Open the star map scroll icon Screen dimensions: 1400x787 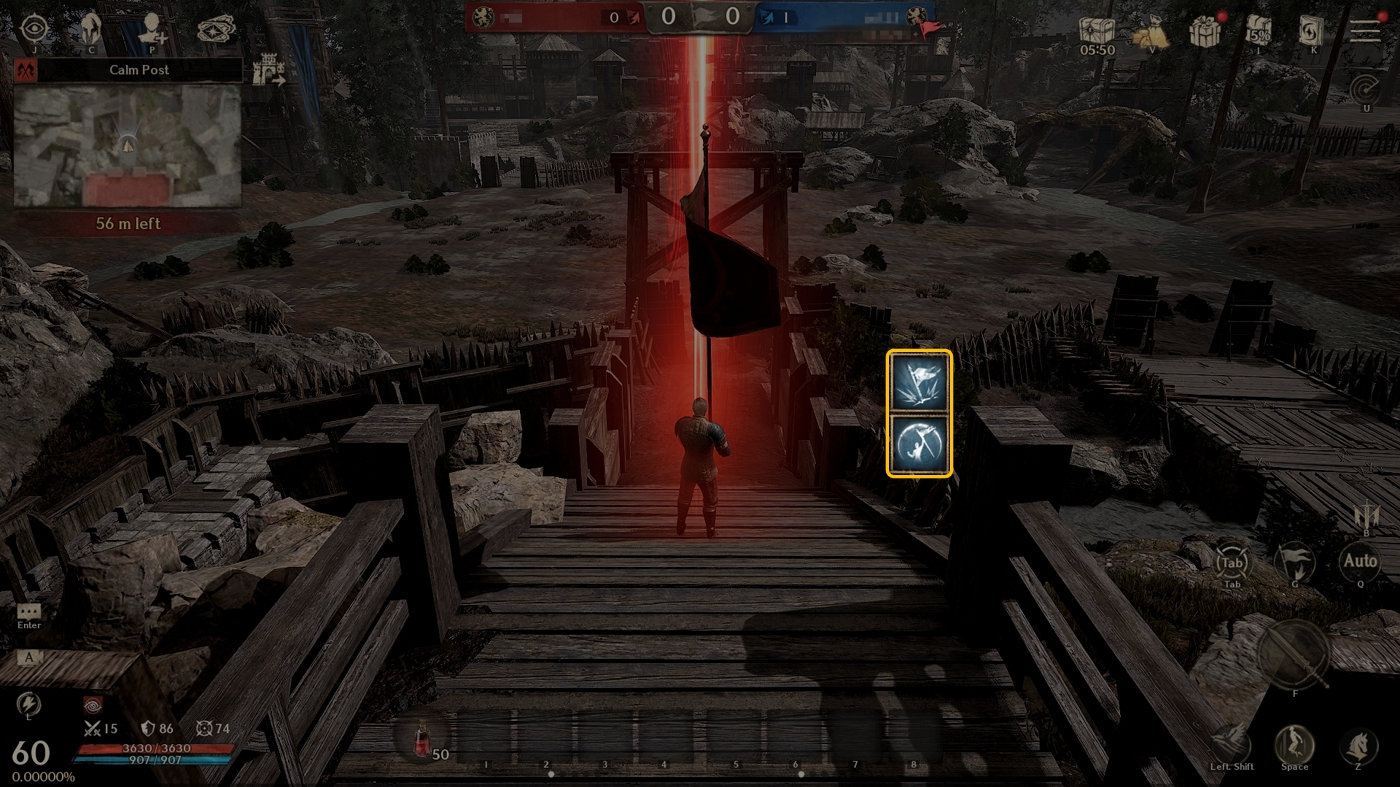(215, 29)
